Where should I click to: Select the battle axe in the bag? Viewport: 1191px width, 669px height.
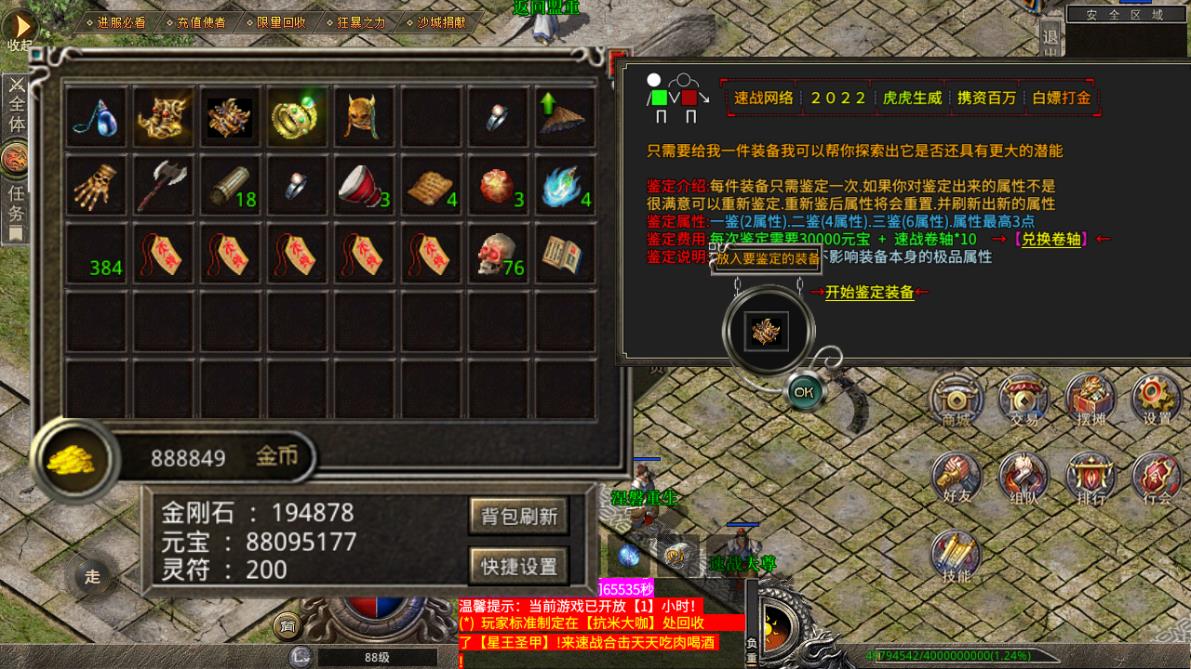[163, 185]
